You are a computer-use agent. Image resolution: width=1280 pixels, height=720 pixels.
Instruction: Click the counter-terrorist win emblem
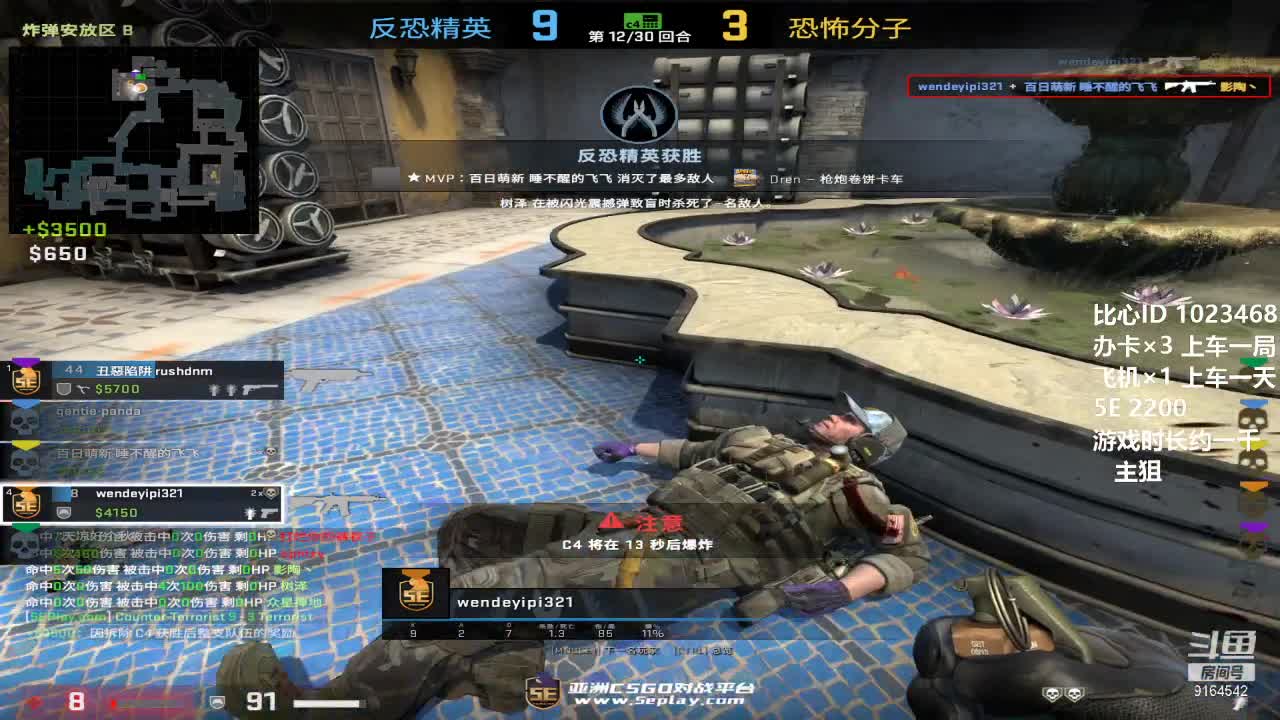pos(639,113)
